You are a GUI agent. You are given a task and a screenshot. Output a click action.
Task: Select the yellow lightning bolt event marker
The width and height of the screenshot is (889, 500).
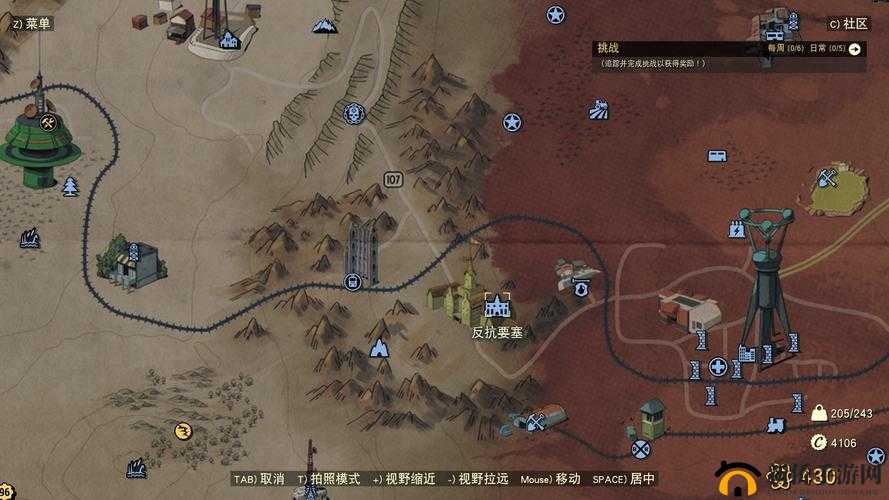(182, 431)
